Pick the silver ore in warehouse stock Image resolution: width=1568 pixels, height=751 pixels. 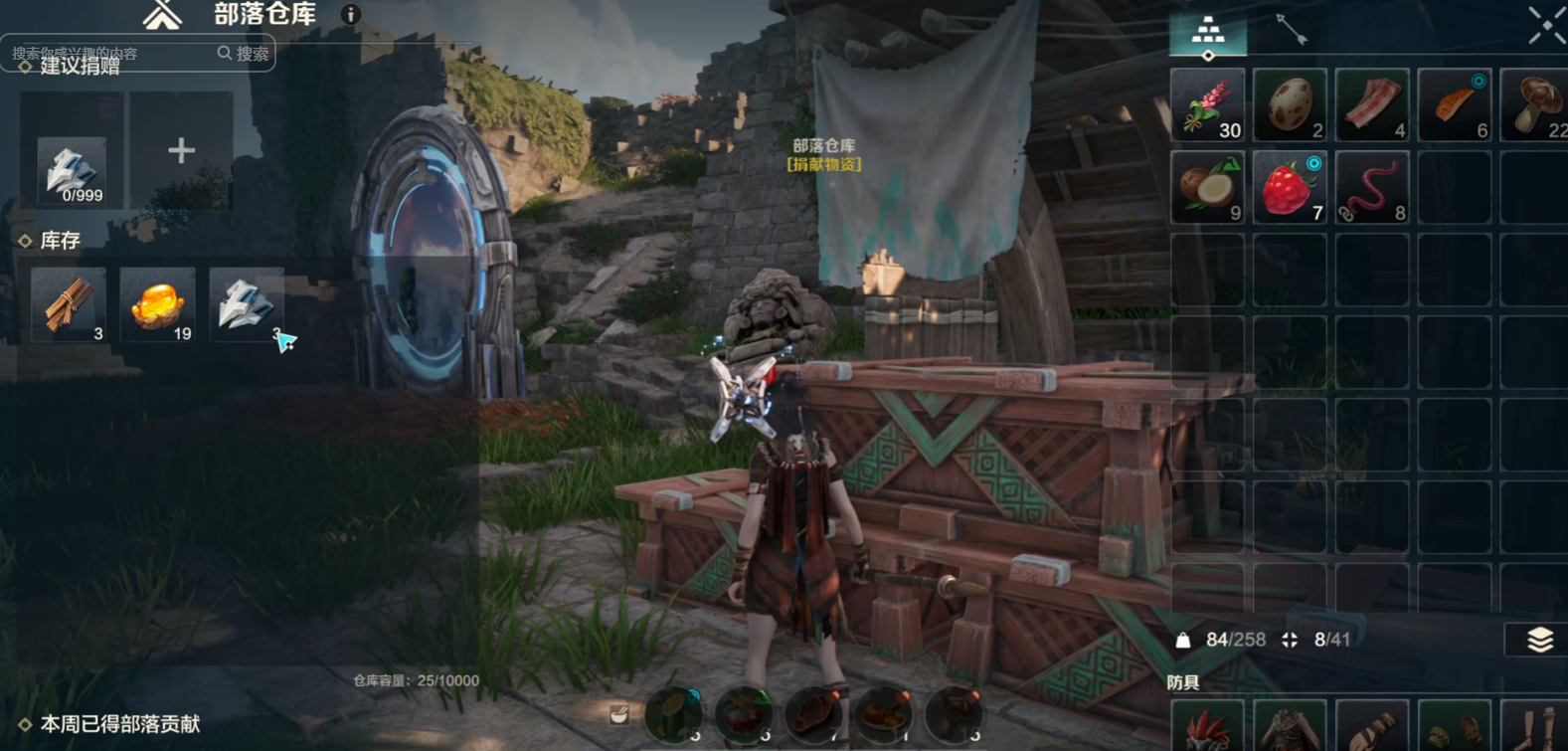[246, 304]
